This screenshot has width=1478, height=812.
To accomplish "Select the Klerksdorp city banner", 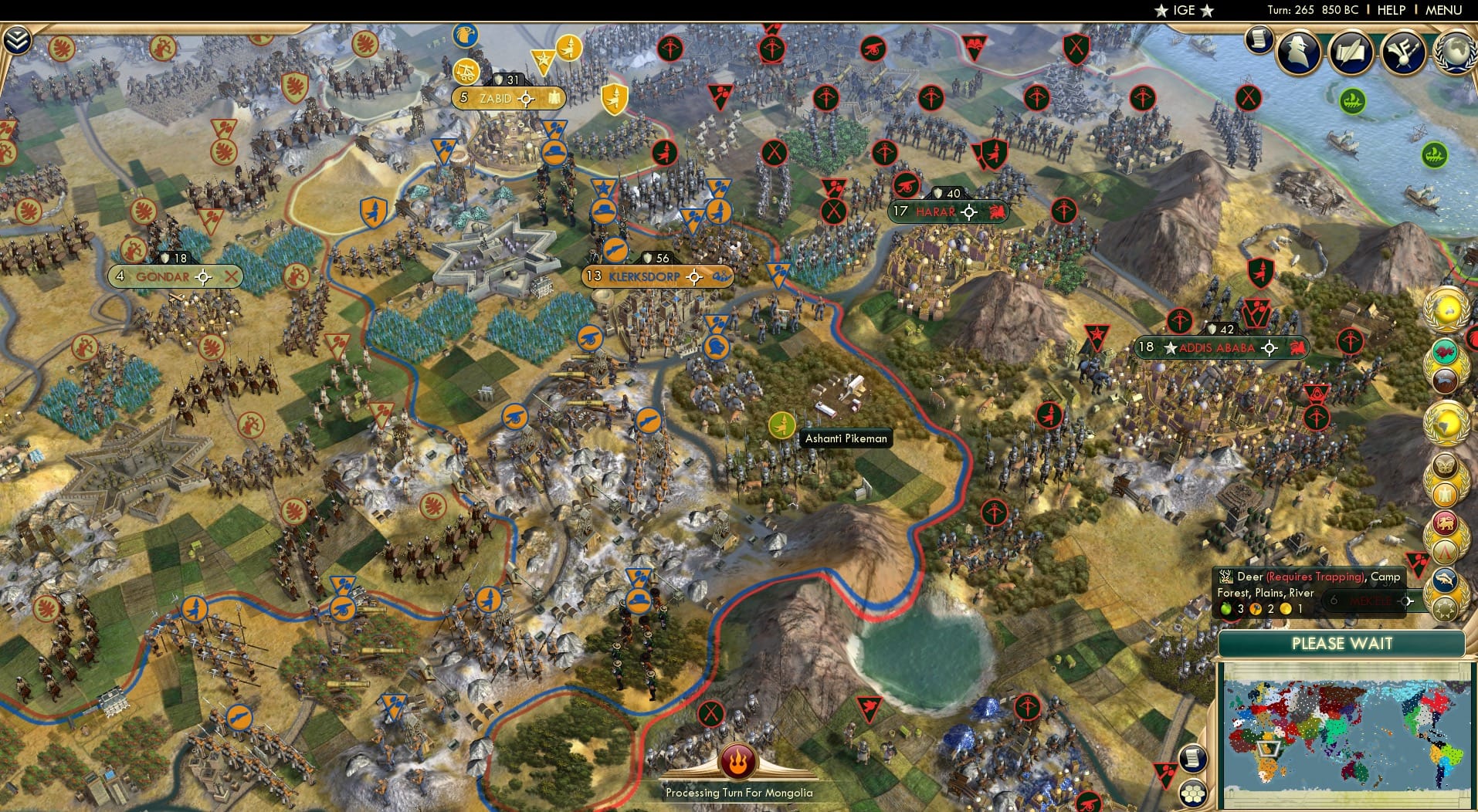I will [x=645, y=276].
